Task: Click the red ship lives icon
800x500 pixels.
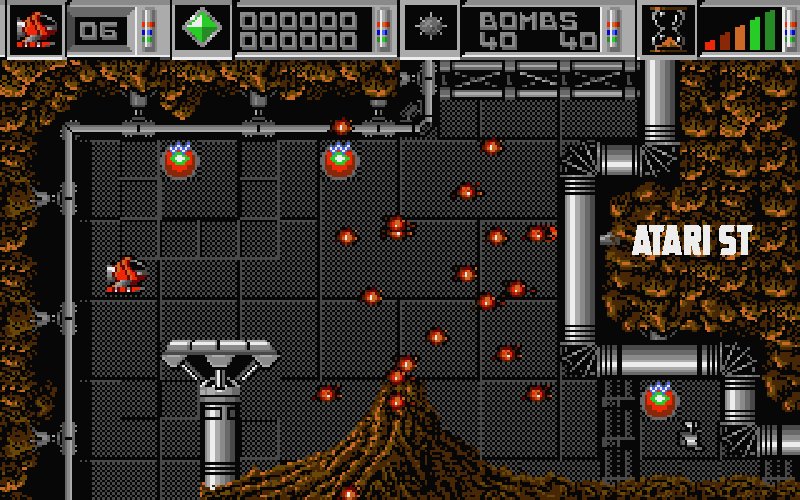Action: [34, 28]
